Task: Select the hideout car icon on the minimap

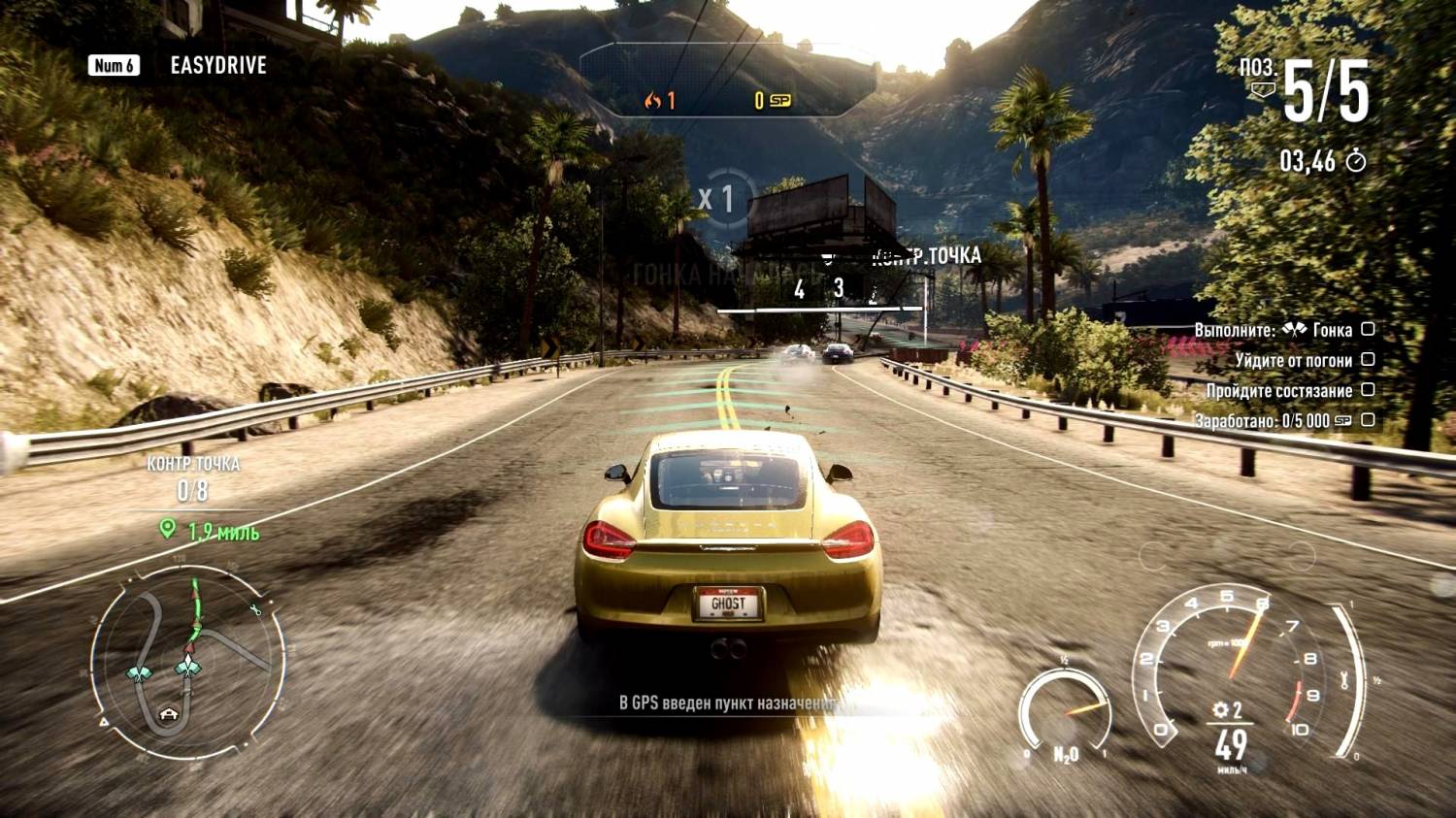Action: point(169,715)
